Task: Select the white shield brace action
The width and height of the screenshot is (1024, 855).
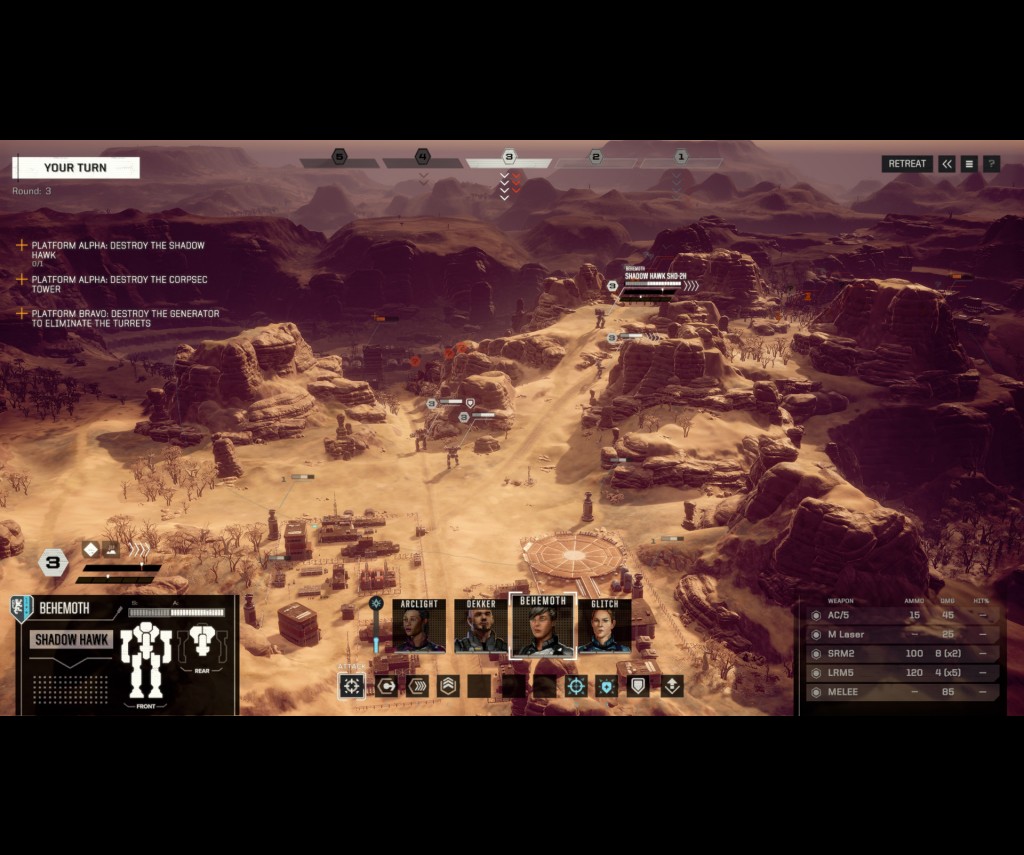Action: click(639, 686)
